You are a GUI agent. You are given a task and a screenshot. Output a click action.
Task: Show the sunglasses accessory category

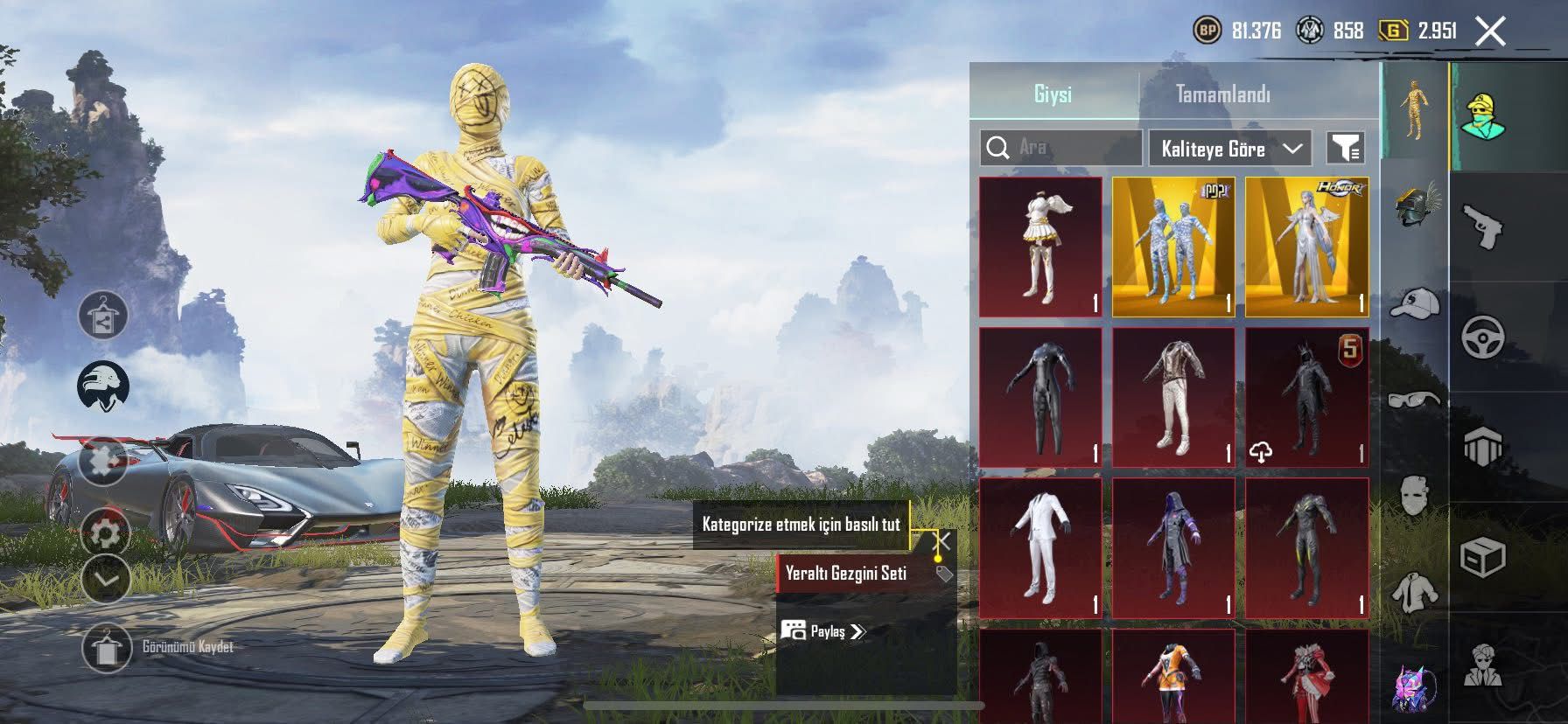[1414, 400]
